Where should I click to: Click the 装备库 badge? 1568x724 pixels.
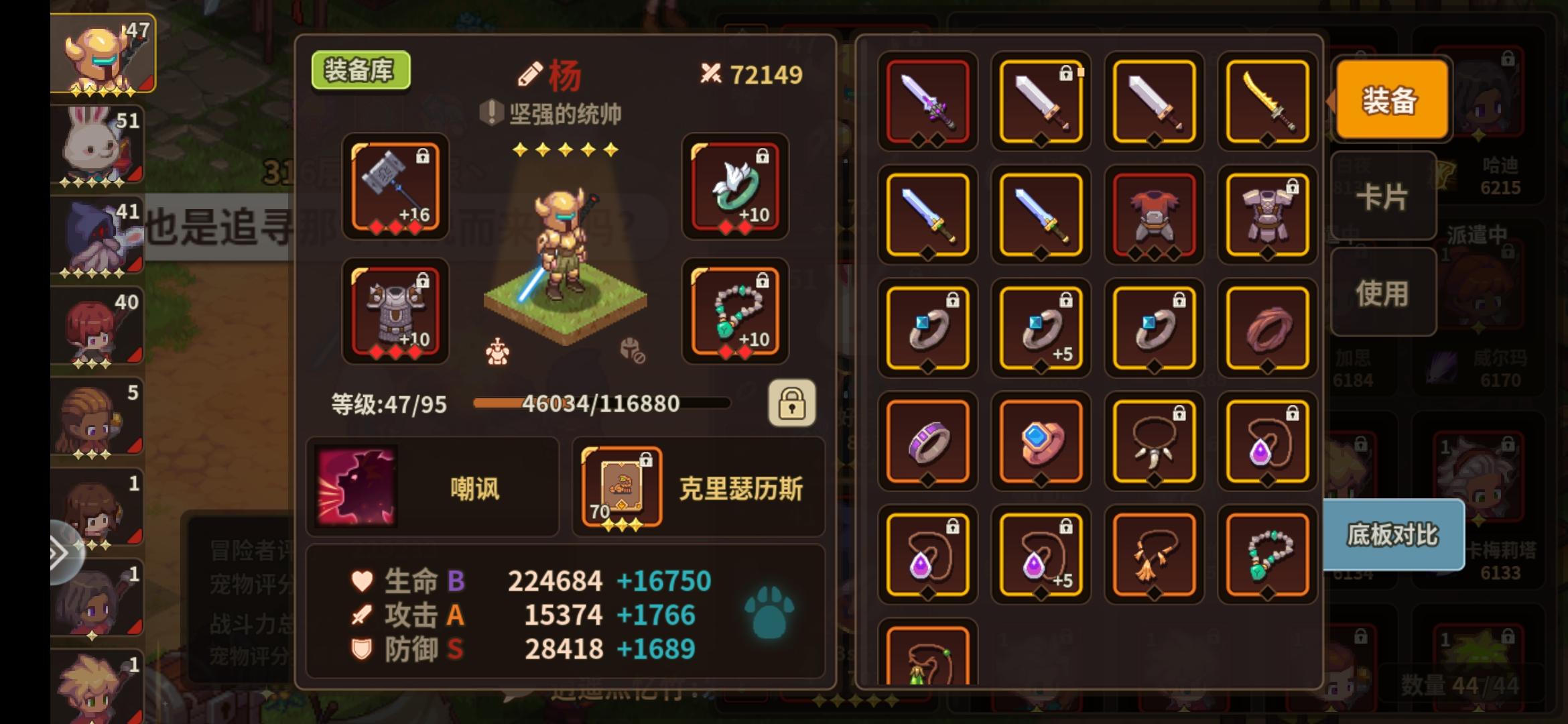[x=360, y=69]
